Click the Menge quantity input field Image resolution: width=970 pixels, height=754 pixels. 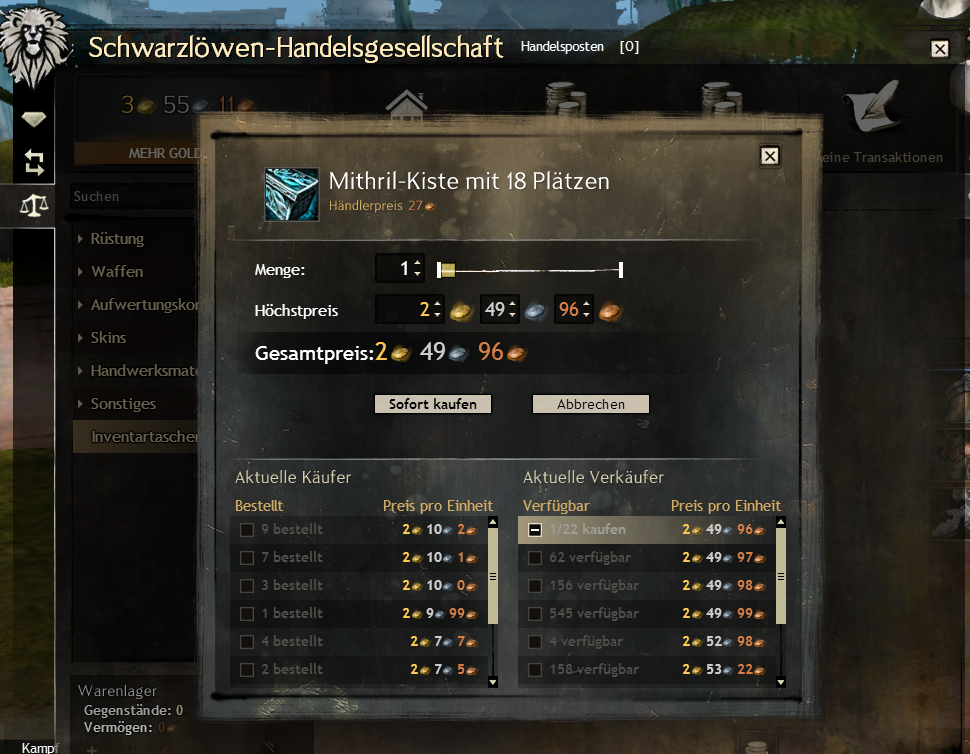[x=394, y=268]
